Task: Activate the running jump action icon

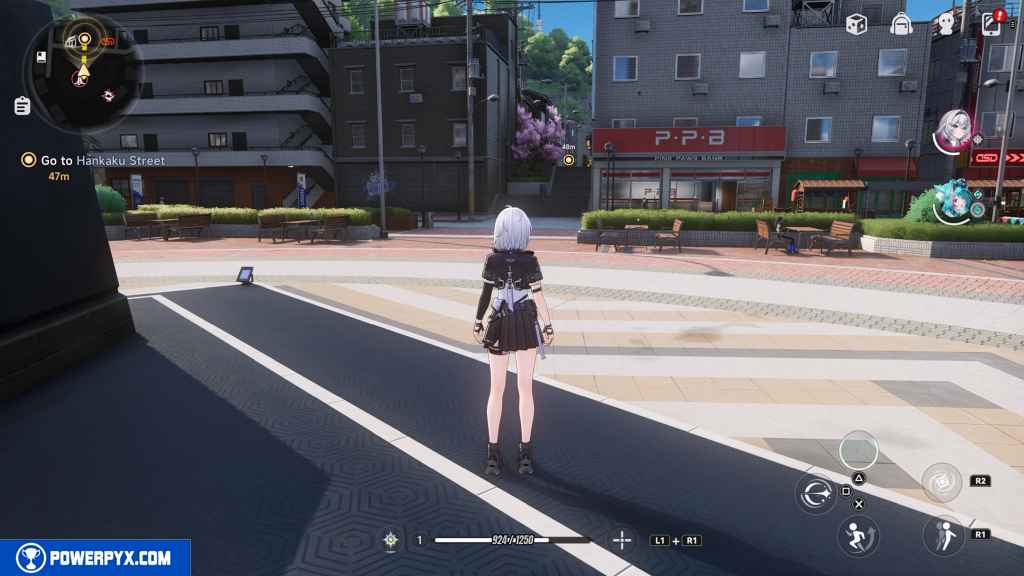Action: [858, 536]
